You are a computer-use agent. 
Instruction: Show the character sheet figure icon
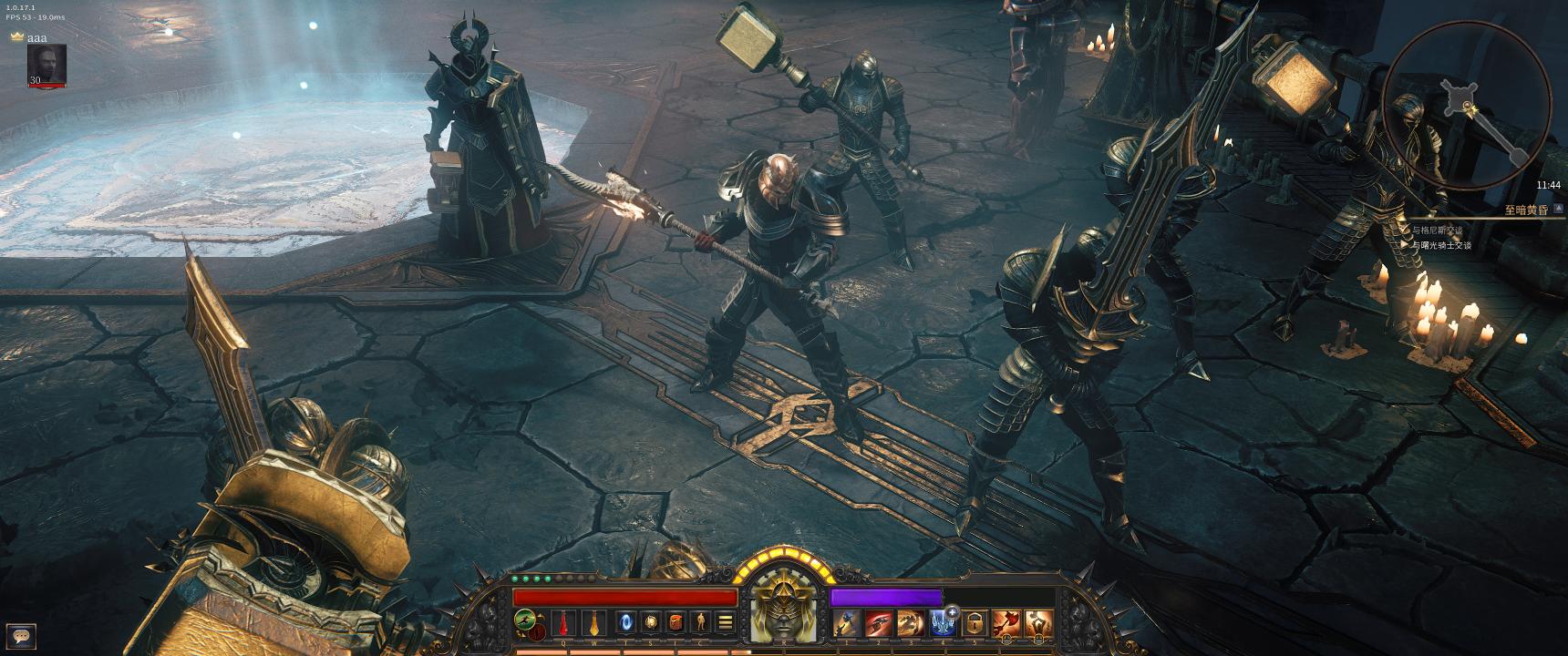click(x=700, y=622)
